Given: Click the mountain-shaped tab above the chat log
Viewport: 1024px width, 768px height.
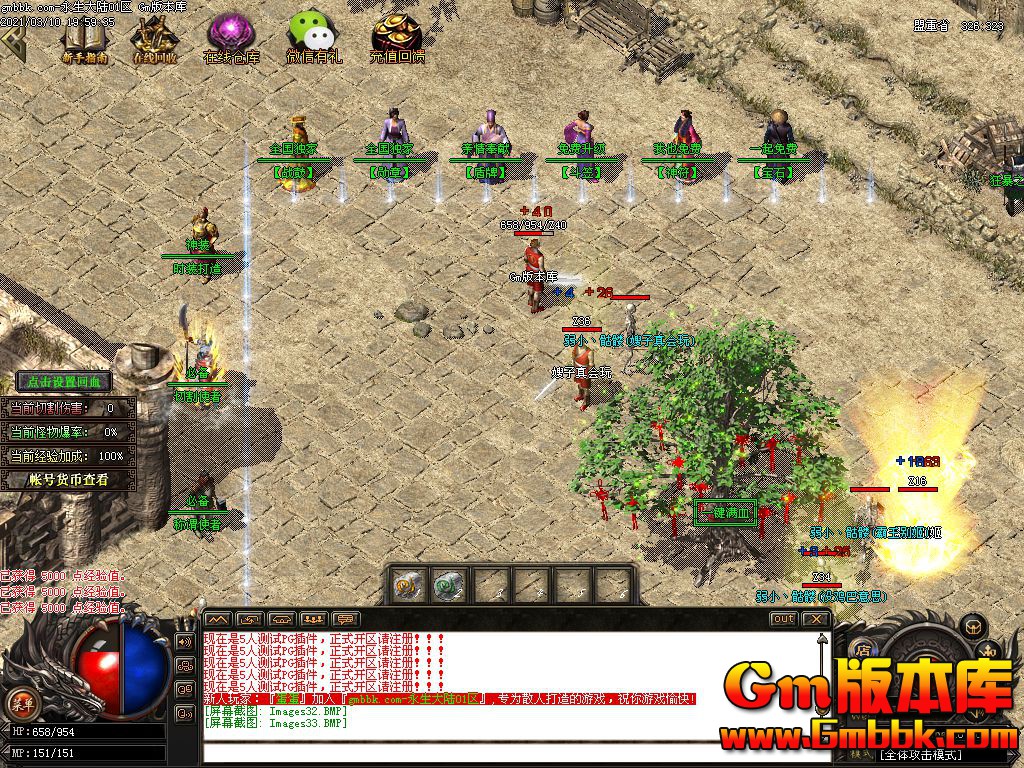Looking at the screenshot, I should pyautogui.click(x=218, y=619).
